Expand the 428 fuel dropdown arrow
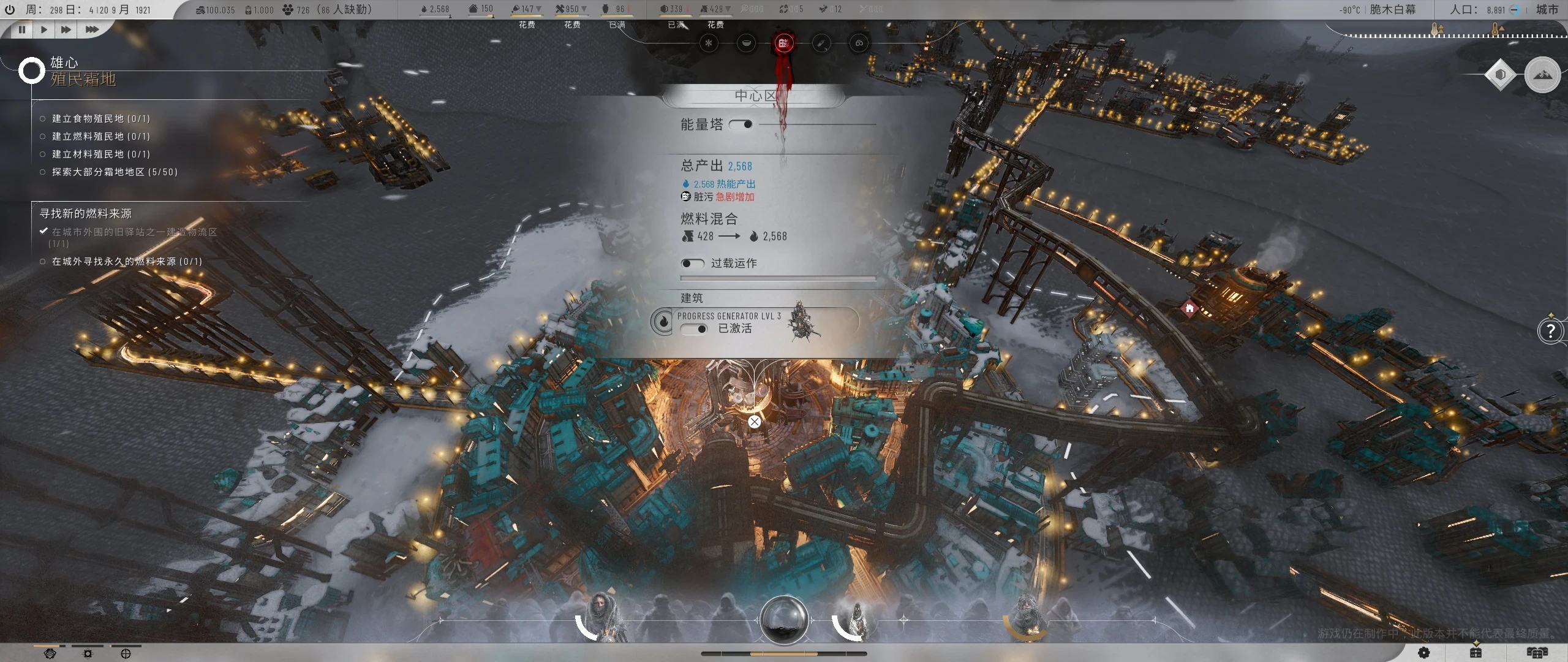 coord(729,9)
